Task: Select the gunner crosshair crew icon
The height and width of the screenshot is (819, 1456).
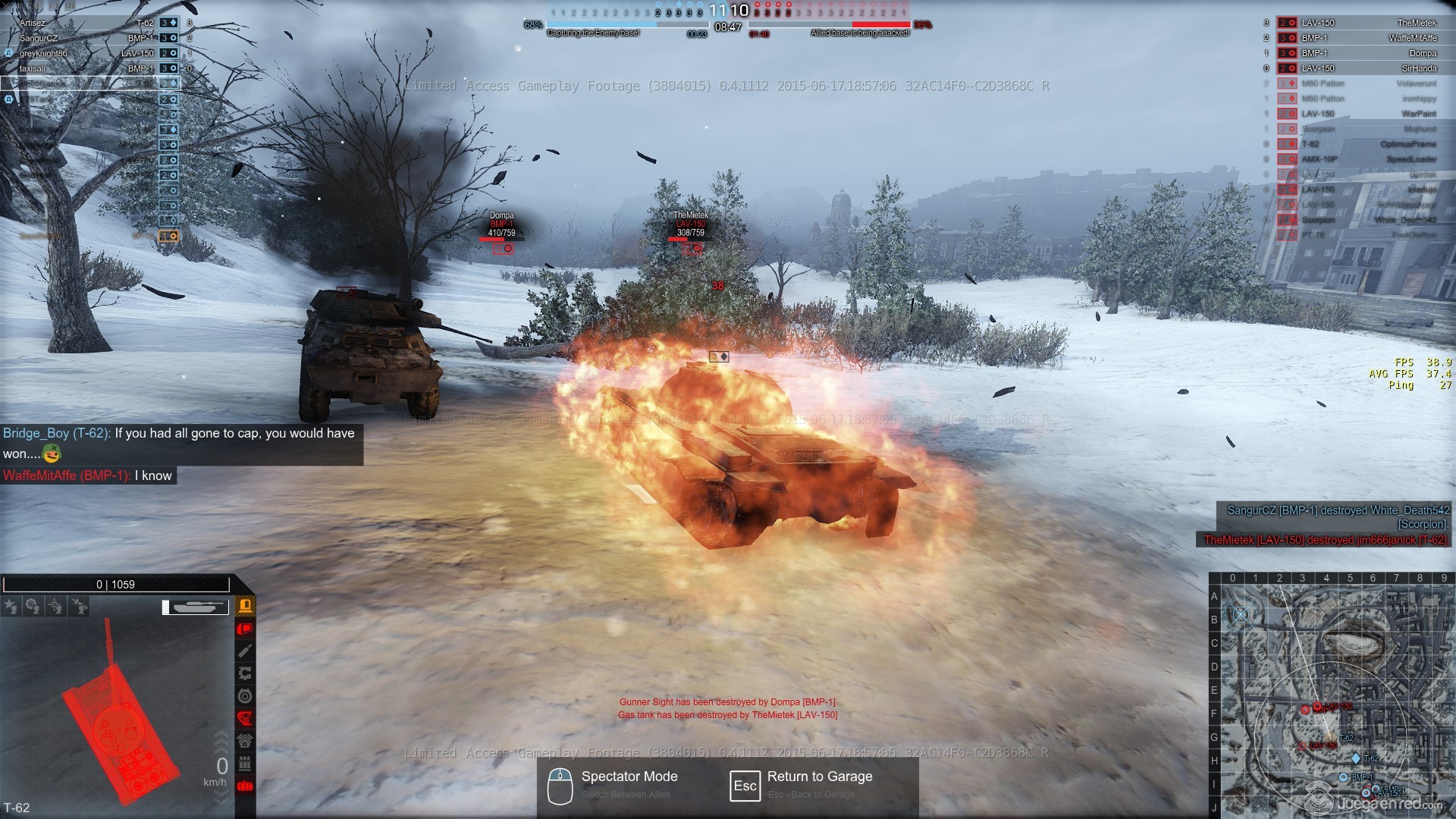Action: pos(55,606)
